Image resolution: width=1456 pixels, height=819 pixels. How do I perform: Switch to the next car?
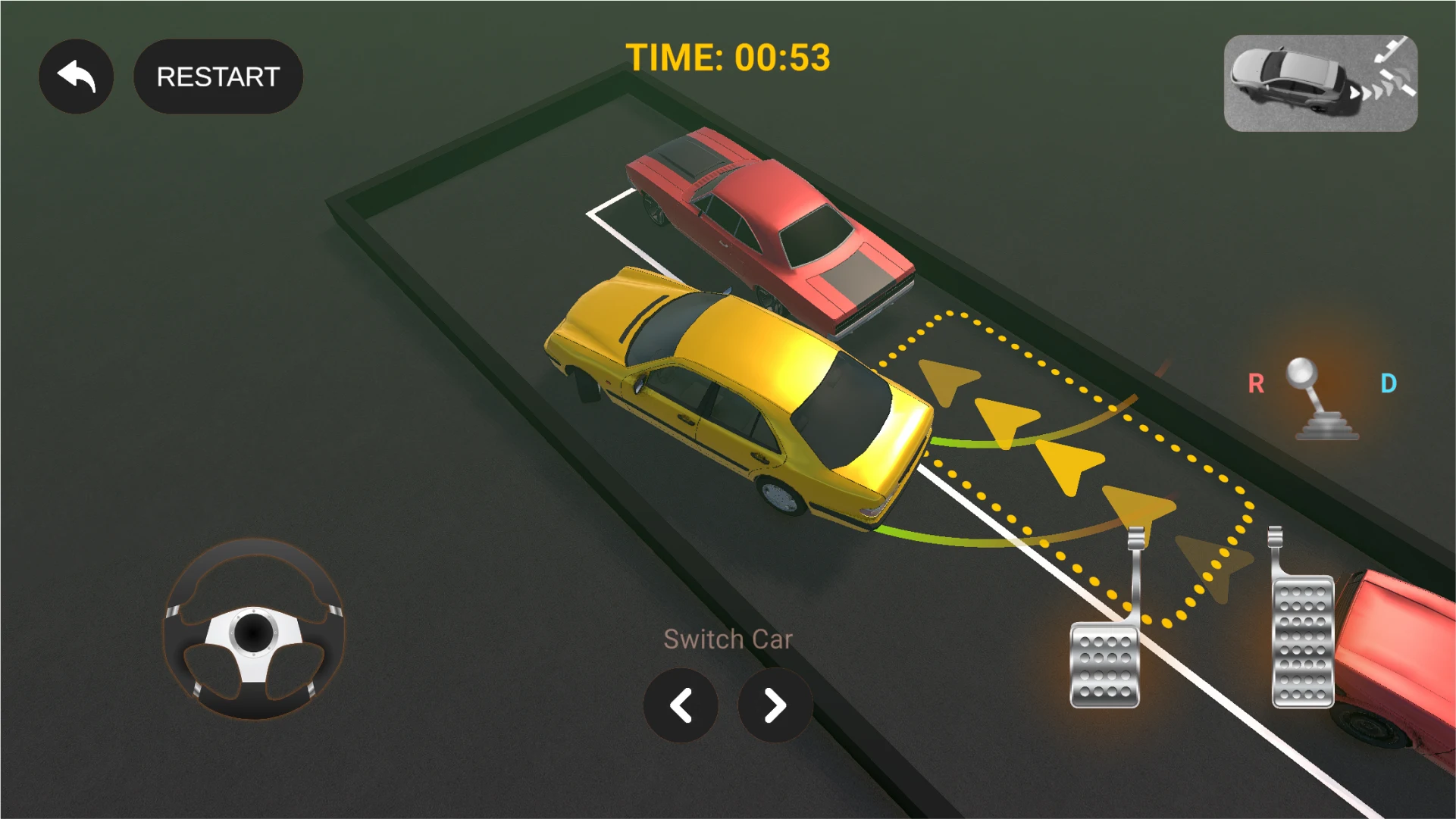tap(775, 705)
